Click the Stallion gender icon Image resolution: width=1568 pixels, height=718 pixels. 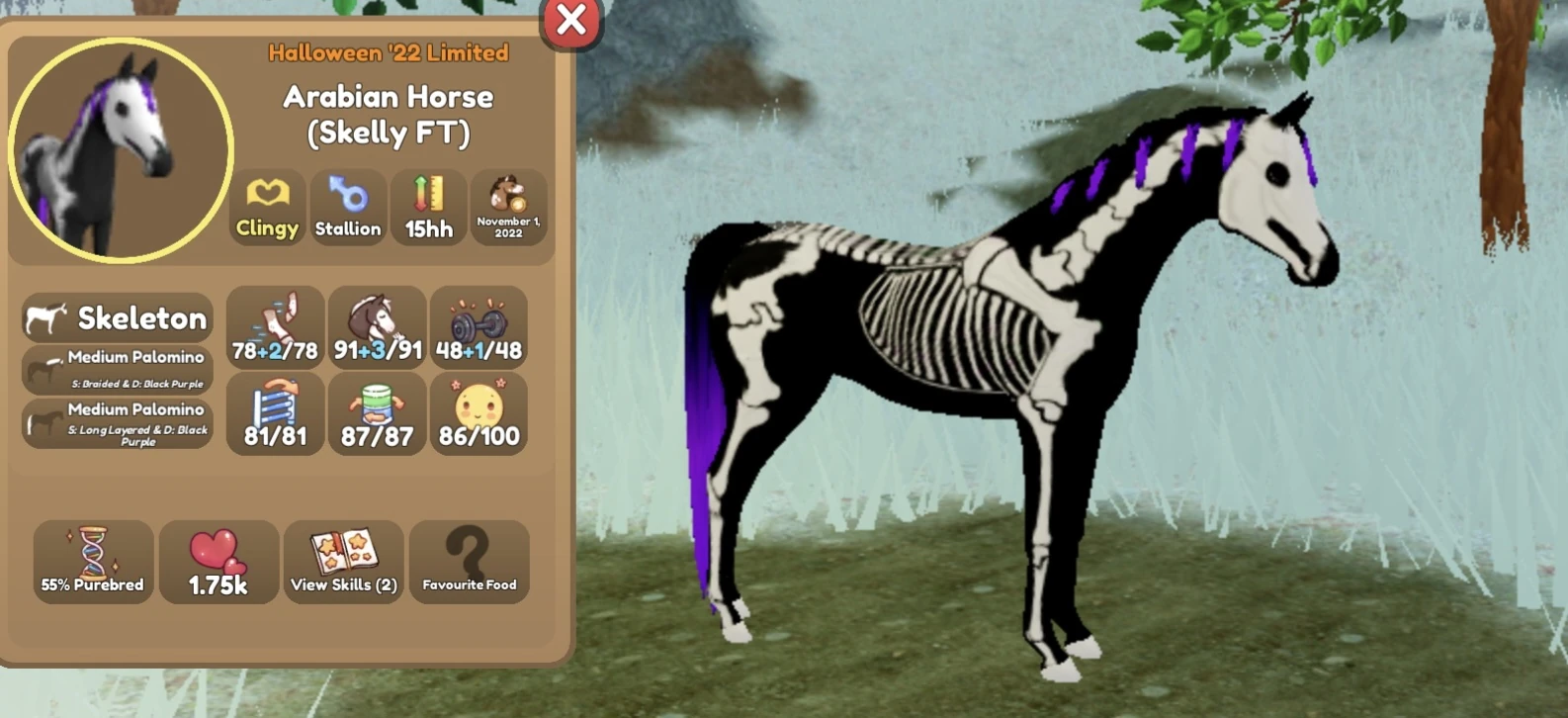[x=348, y=206]
